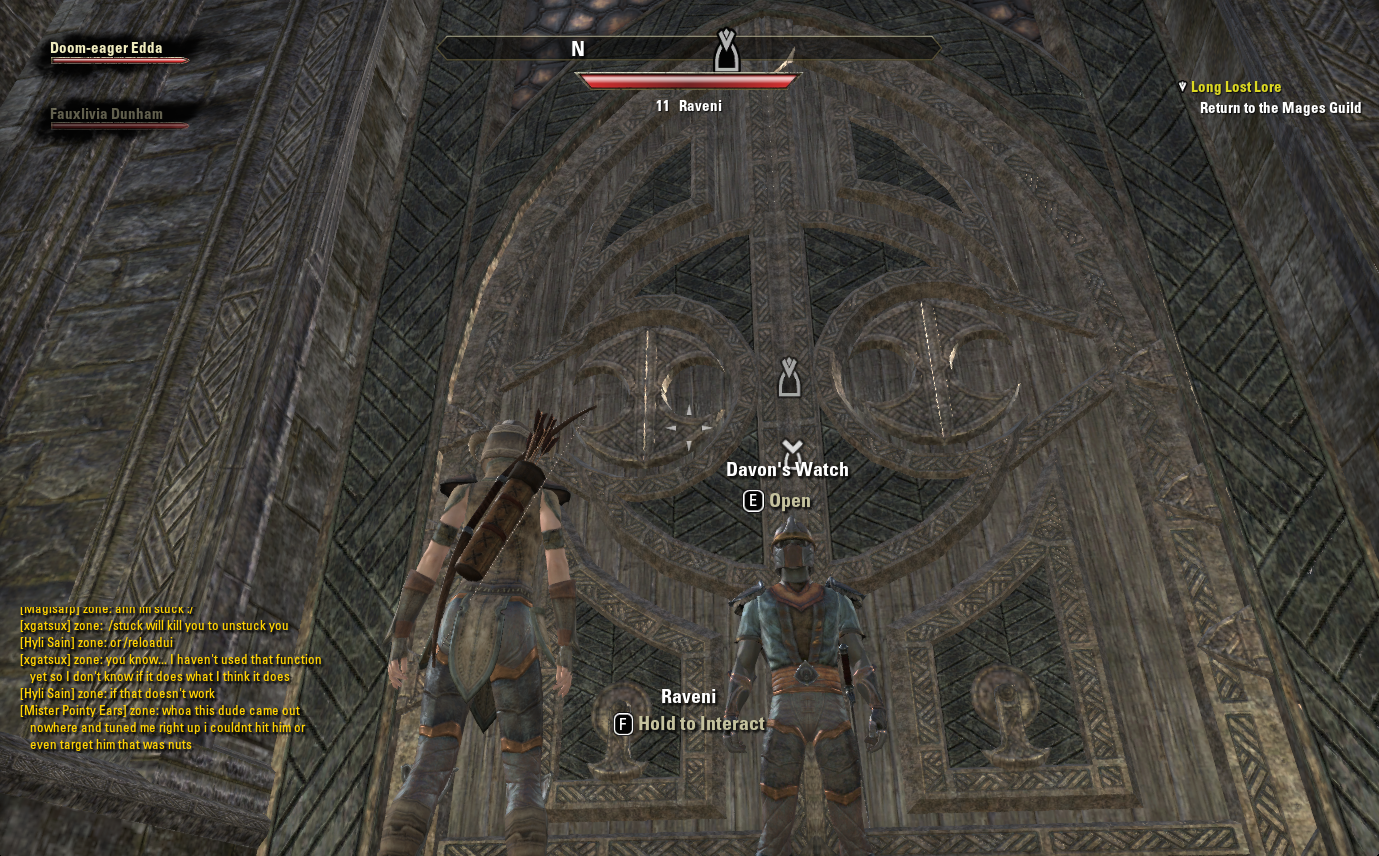Select the Long Lost Lore quest tracker
Image resolution: width=1379 pixels, height=856 pixels.
pos(1235,87)
